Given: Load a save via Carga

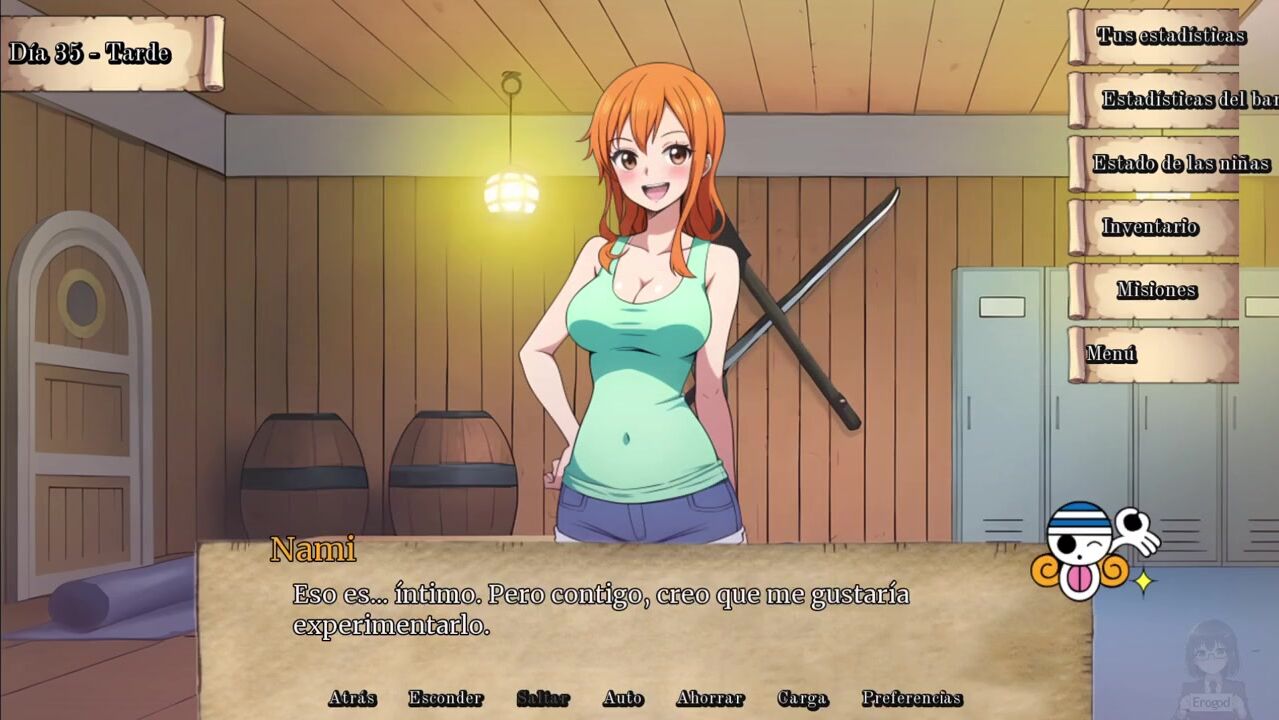Looking at the screenshot, I should 802,698.
